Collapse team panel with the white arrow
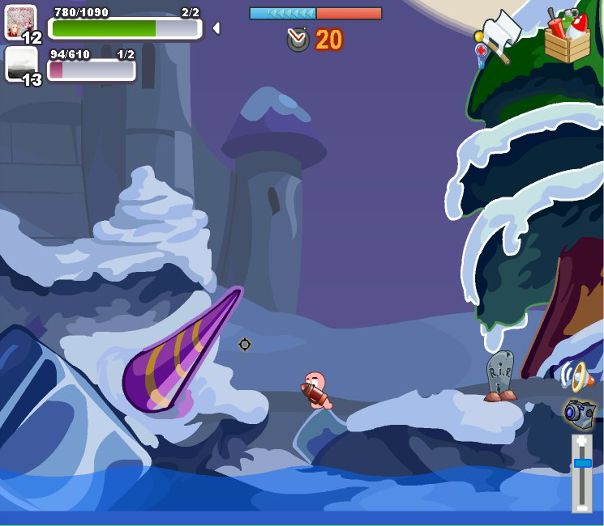Screen dimensions: 604x526 tap(216, 28)
